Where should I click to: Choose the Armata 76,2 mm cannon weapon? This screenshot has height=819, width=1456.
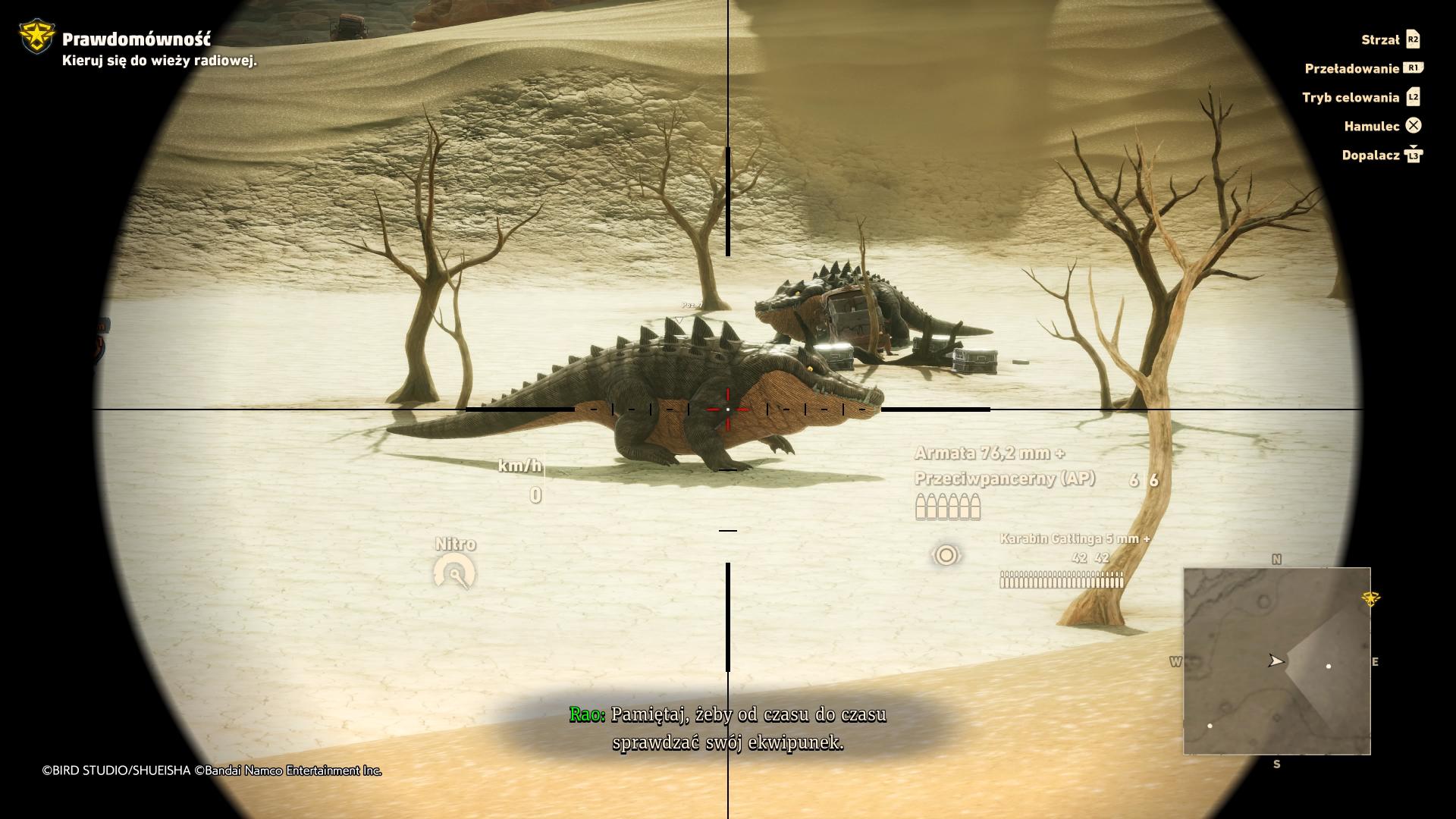(989, 453)
